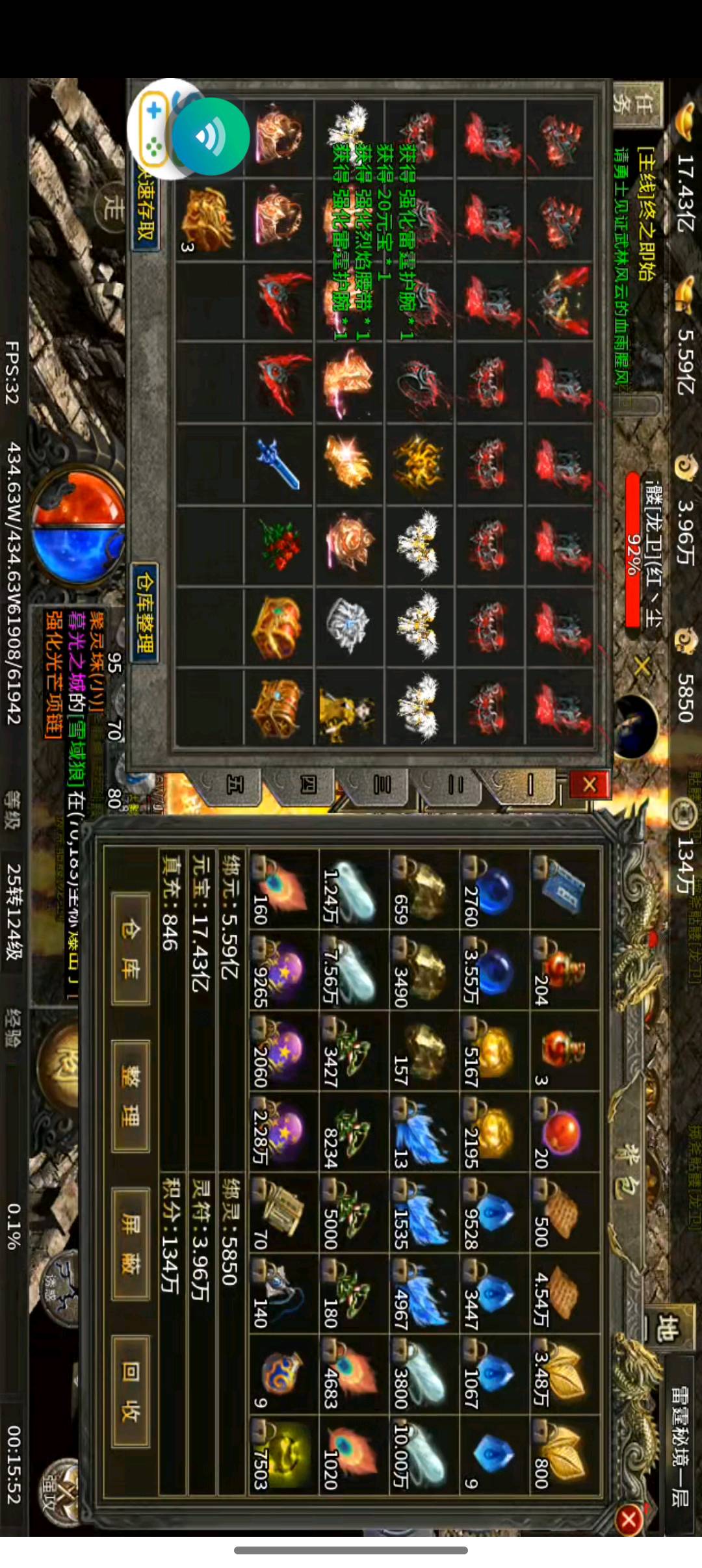702x1568 pixels.
Task: Open item recycling with the 回收 button
Action: 131,1391
